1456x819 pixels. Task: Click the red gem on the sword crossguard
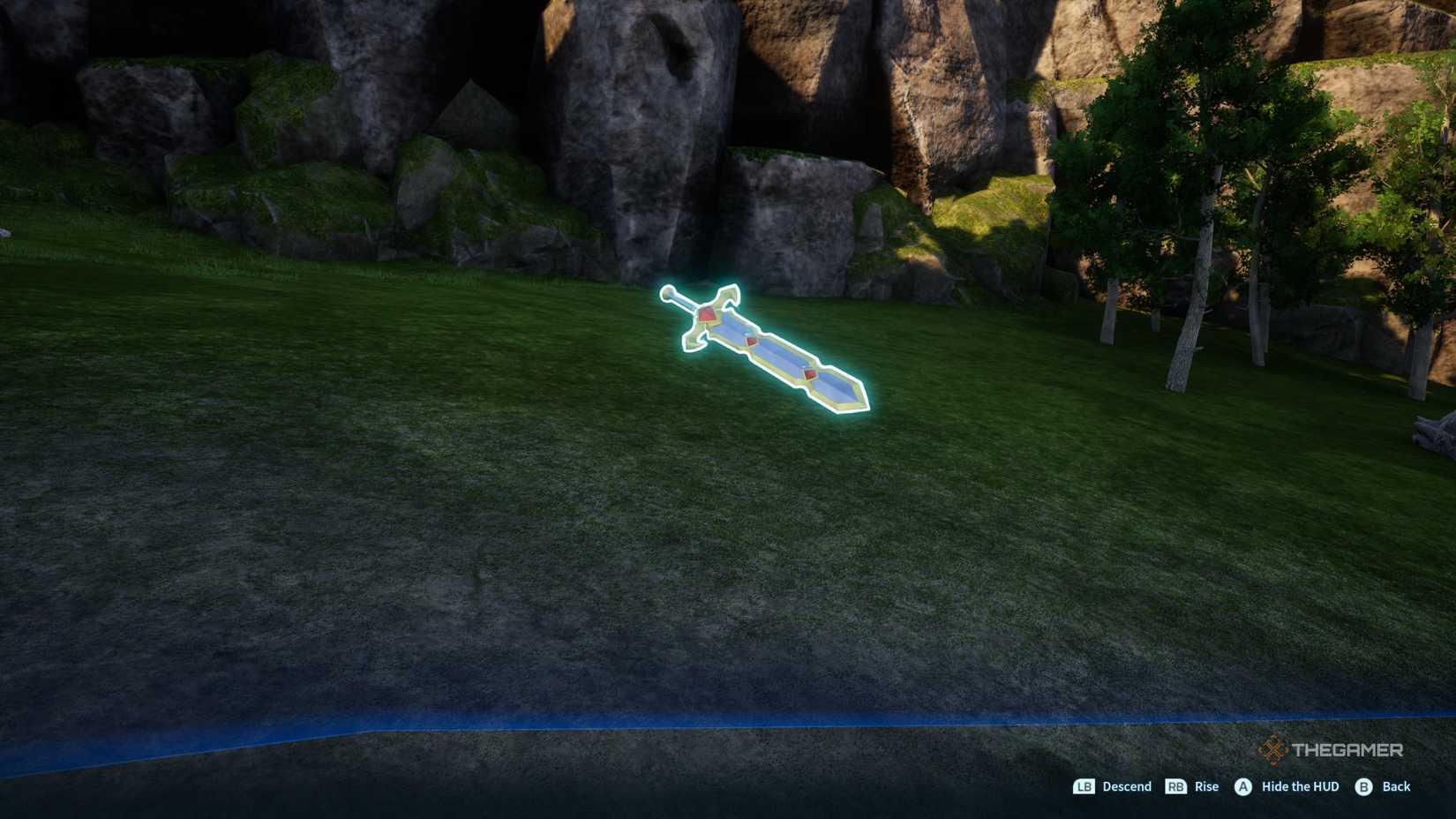706,316
